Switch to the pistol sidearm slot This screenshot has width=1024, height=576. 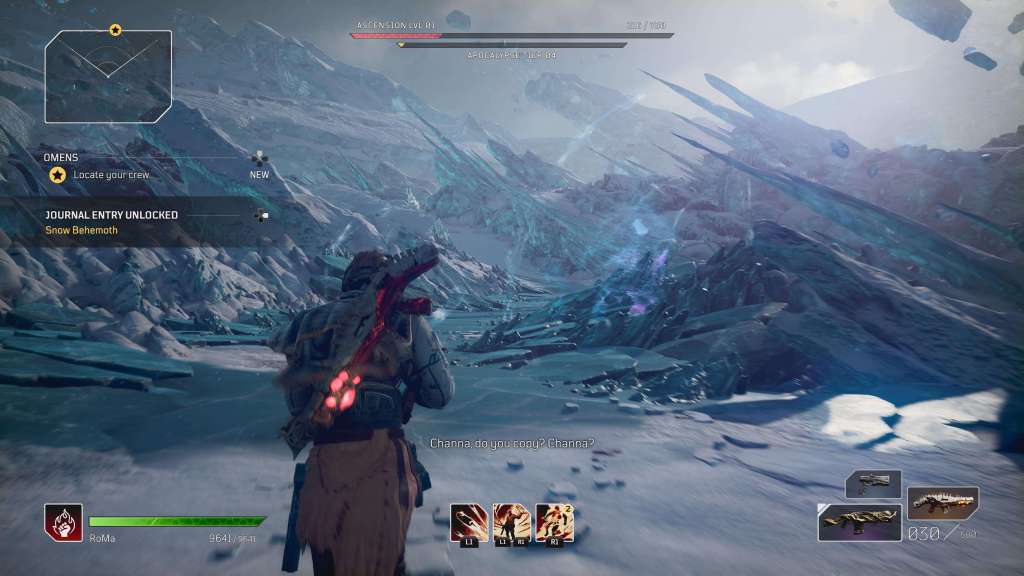[x=873, y=484]
